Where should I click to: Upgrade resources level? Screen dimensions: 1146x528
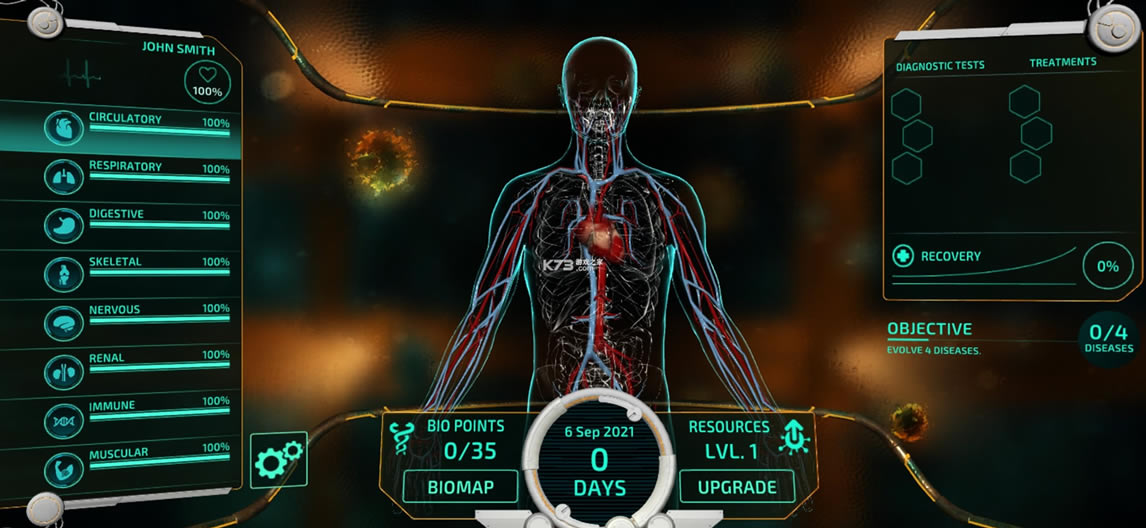737,487
